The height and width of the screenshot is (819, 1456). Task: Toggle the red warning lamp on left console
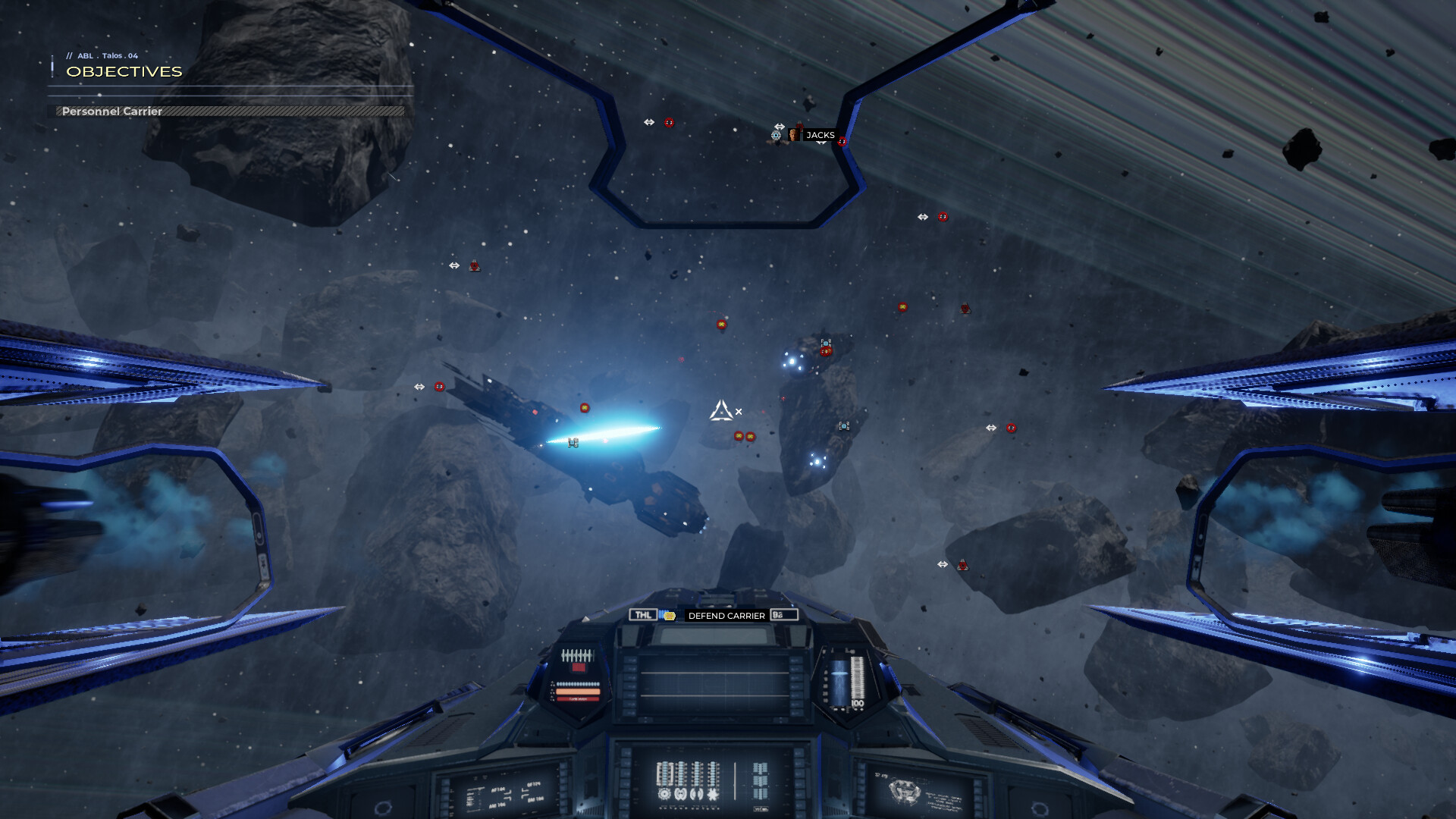579,668
